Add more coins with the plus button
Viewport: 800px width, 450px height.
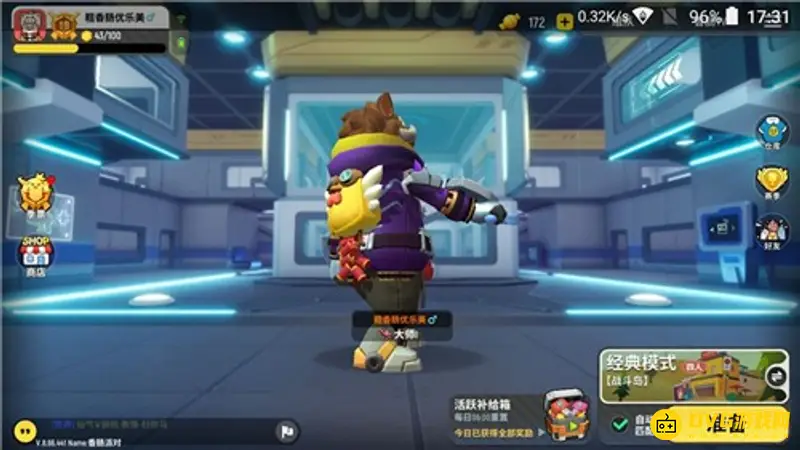click(565, 21)
